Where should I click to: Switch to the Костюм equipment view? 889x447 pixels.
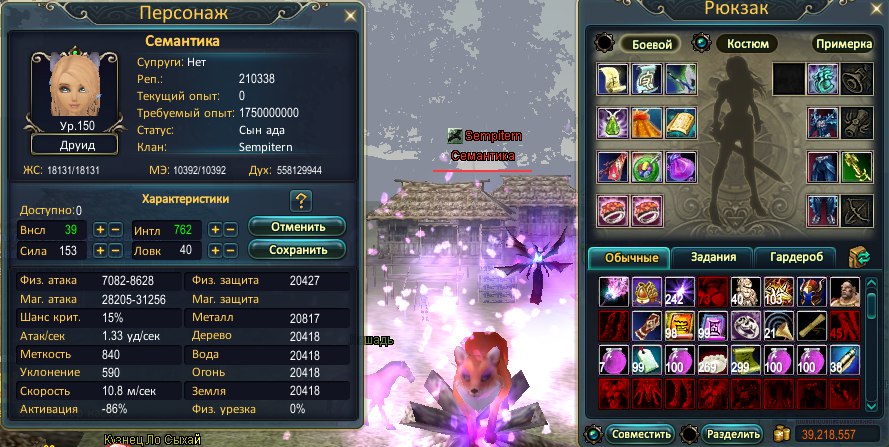pos(745,45)
